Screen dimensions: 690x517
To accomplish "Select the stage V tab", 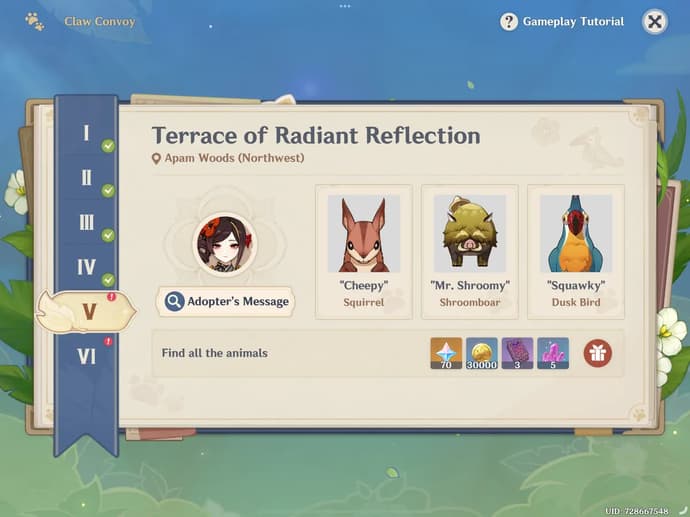I will pos(88,311).
